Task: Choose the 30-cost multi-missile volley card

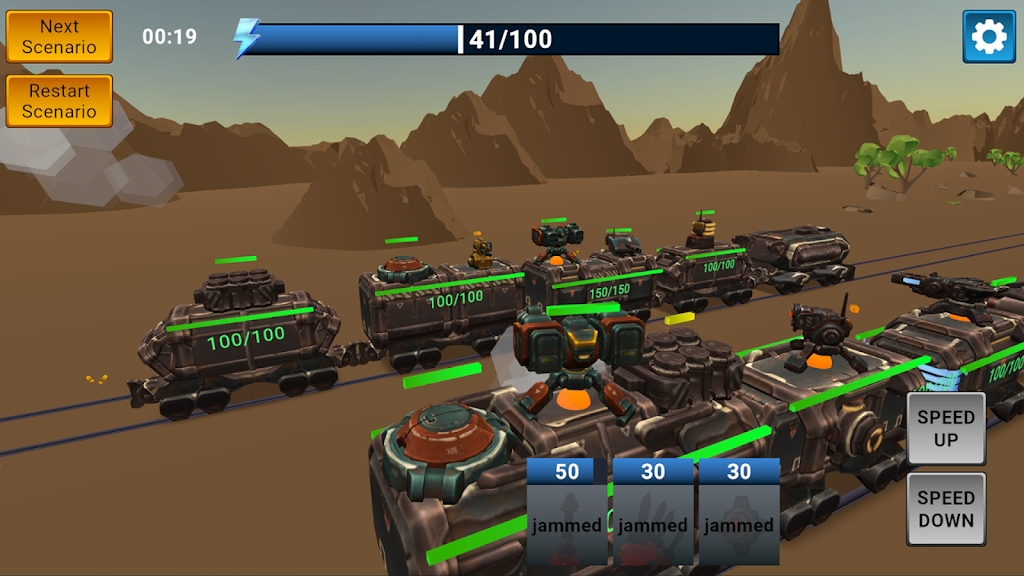Action: [653, 512]
